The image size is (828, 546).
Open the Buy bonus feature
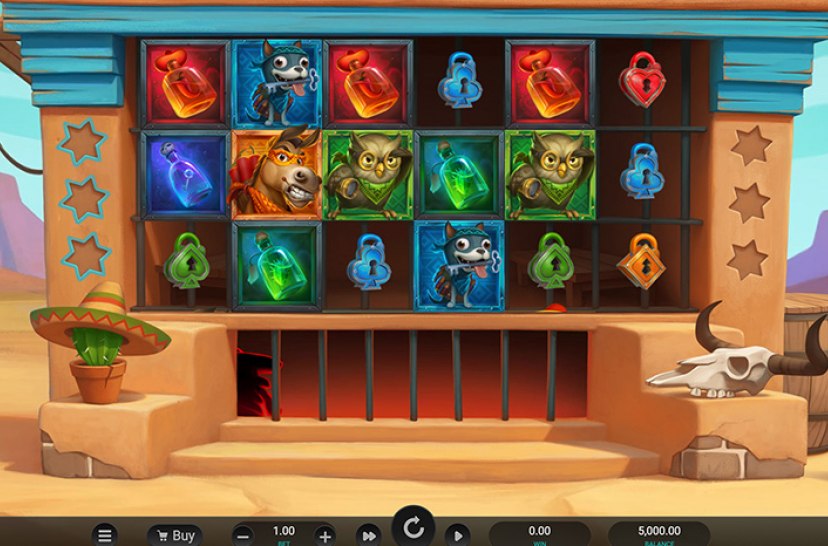[x=174, y=535]
